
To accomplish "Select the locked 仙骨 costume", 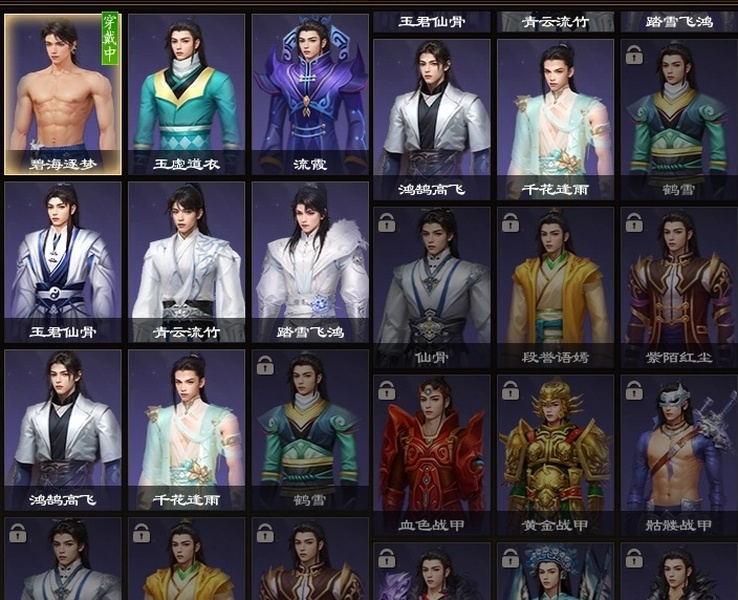I will [432, 286].
